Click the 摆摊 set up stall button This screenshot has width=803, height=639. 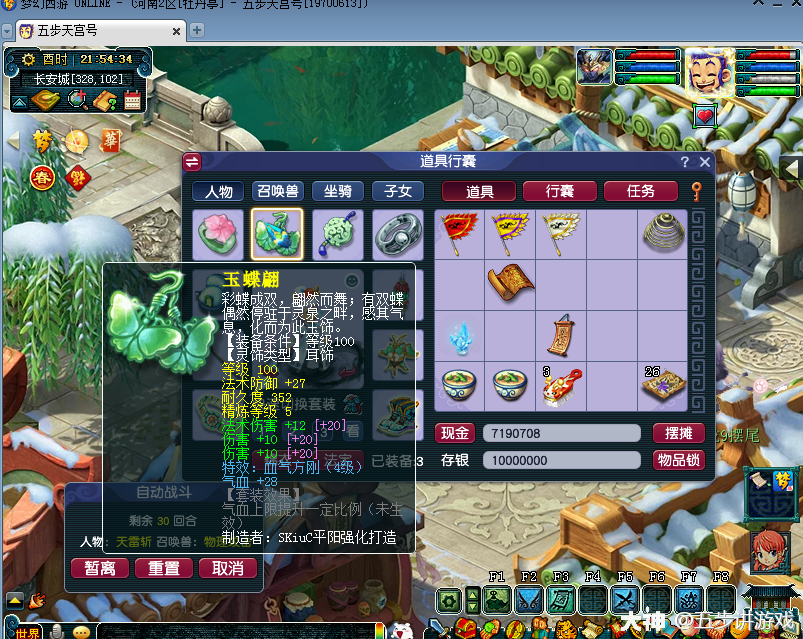[x=678, y=433]
